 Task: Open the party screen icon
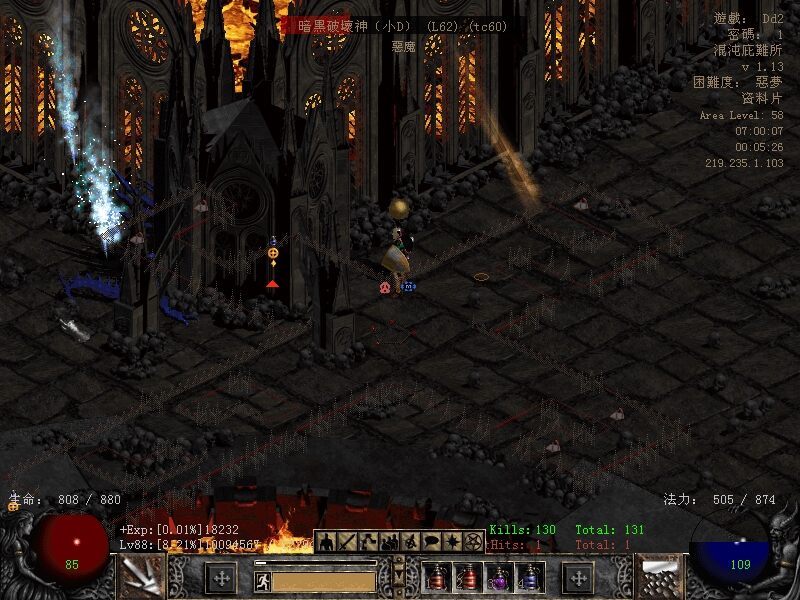pyautogui.click(x=389, y=541)
